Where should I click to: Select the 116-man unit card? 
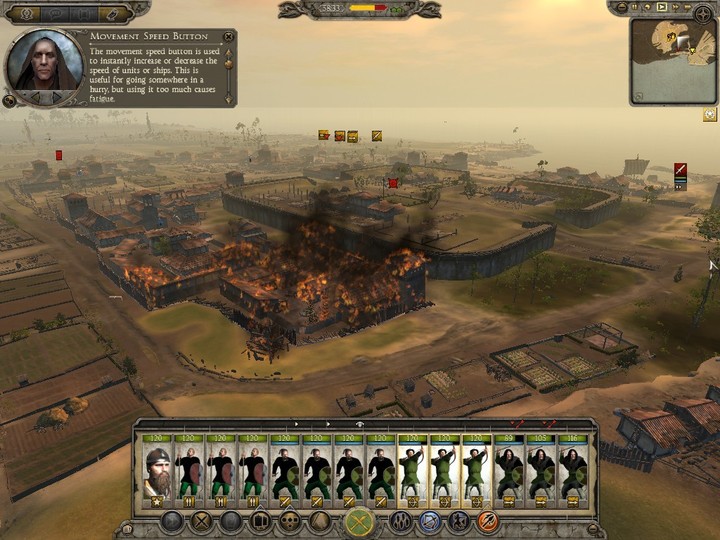(x=572, y=470)
